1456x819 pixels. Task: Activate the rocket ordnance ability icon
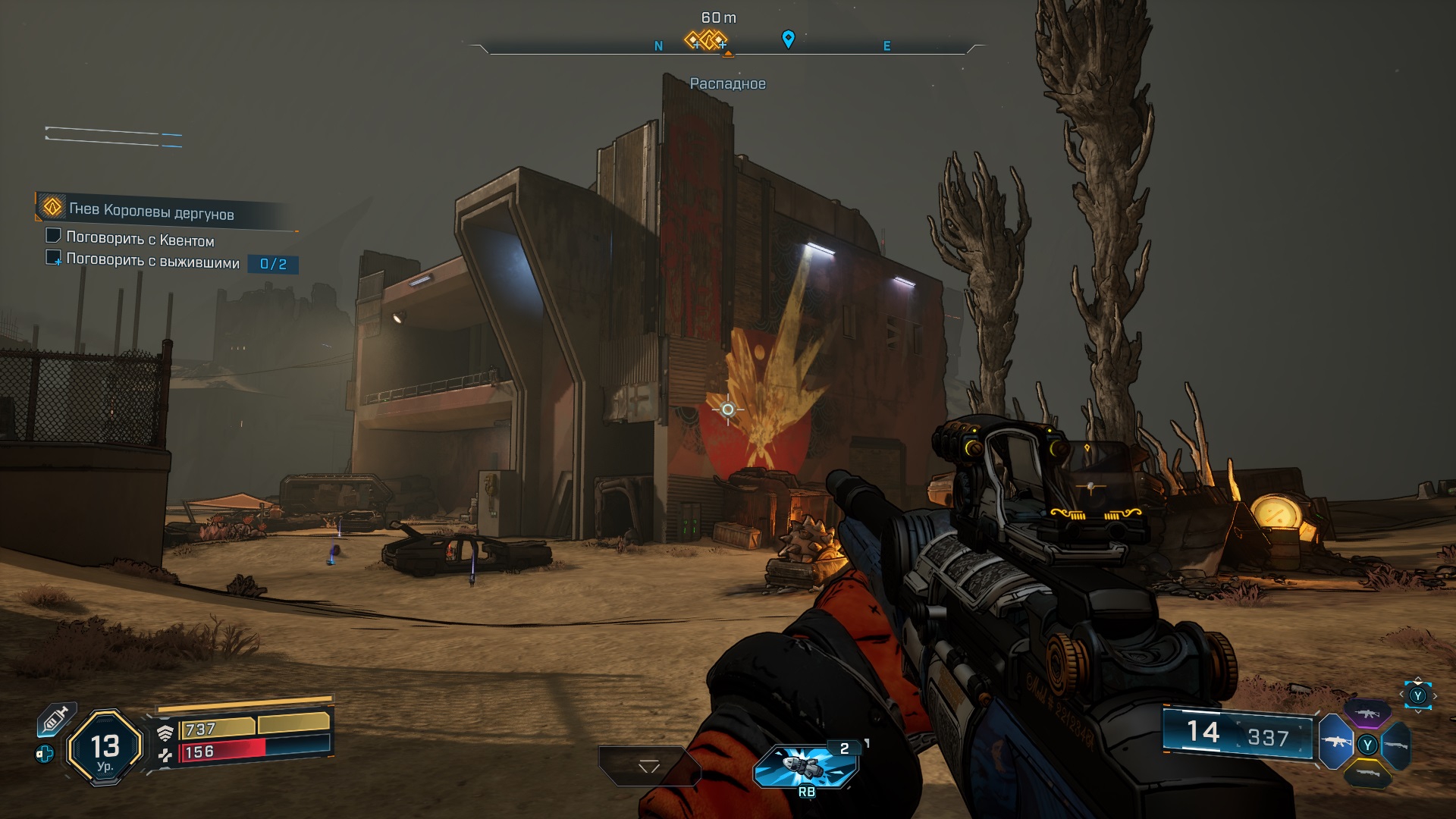[805, 766]
